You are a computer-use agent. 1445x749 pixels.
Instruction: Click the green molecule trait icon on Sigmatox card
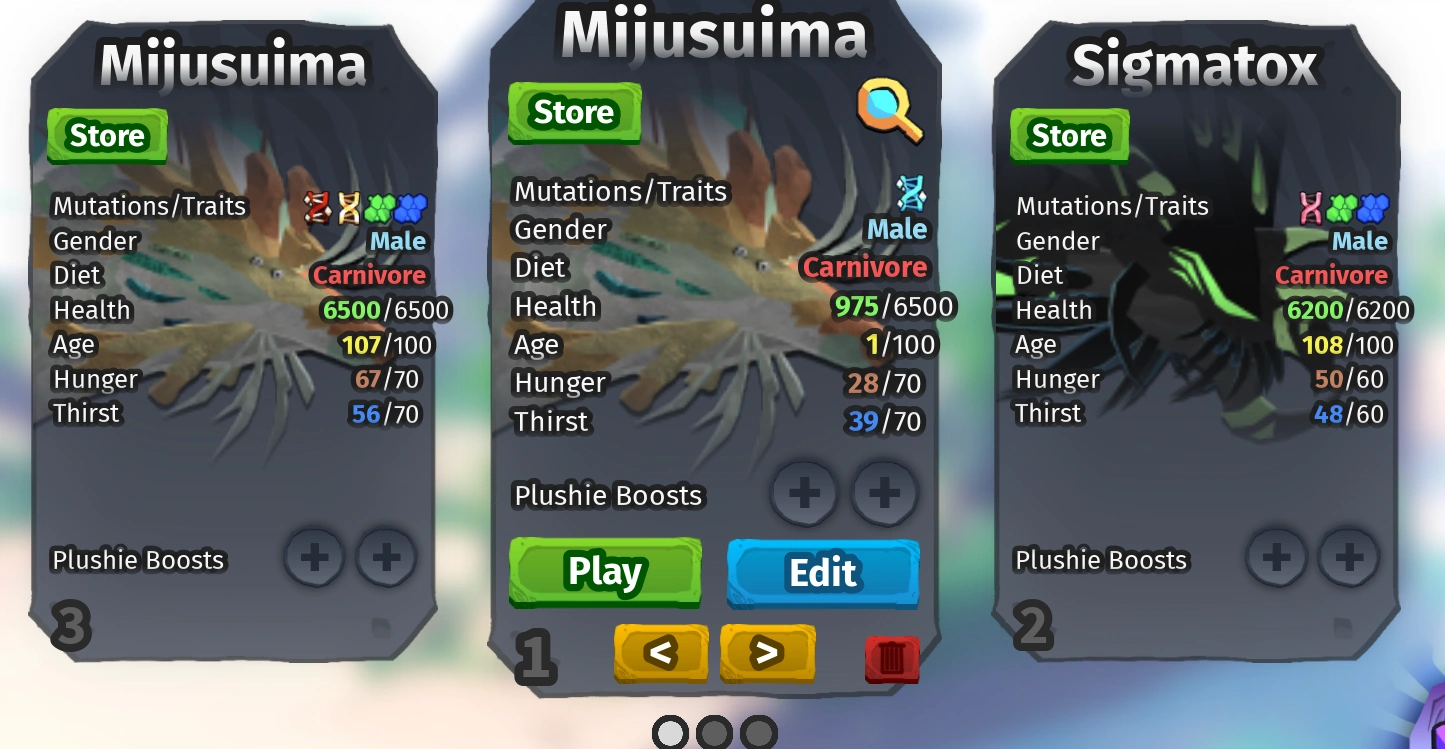coord(1340,206)
